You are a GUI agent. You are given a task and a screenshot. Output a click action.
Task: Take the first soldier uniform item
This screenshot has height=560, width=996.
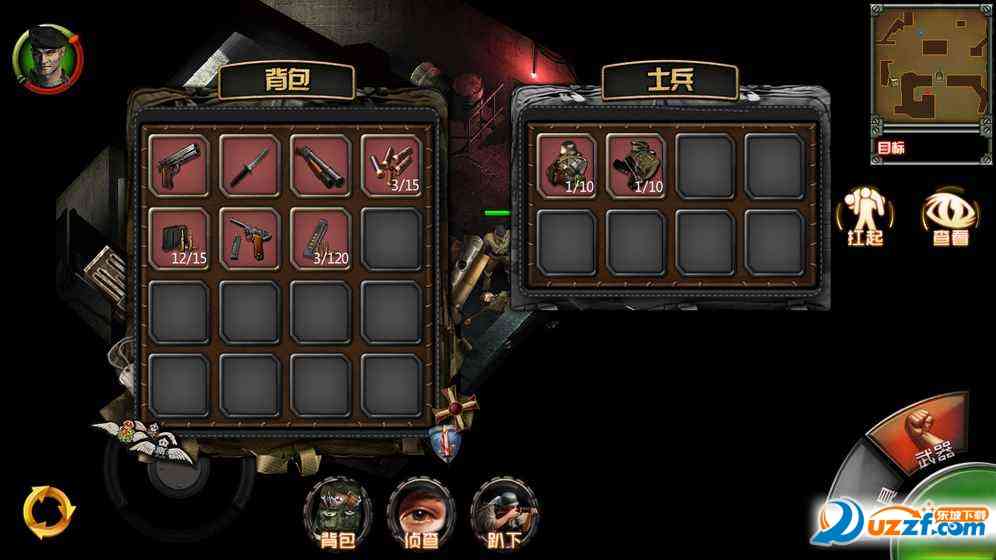click(566, 165)
